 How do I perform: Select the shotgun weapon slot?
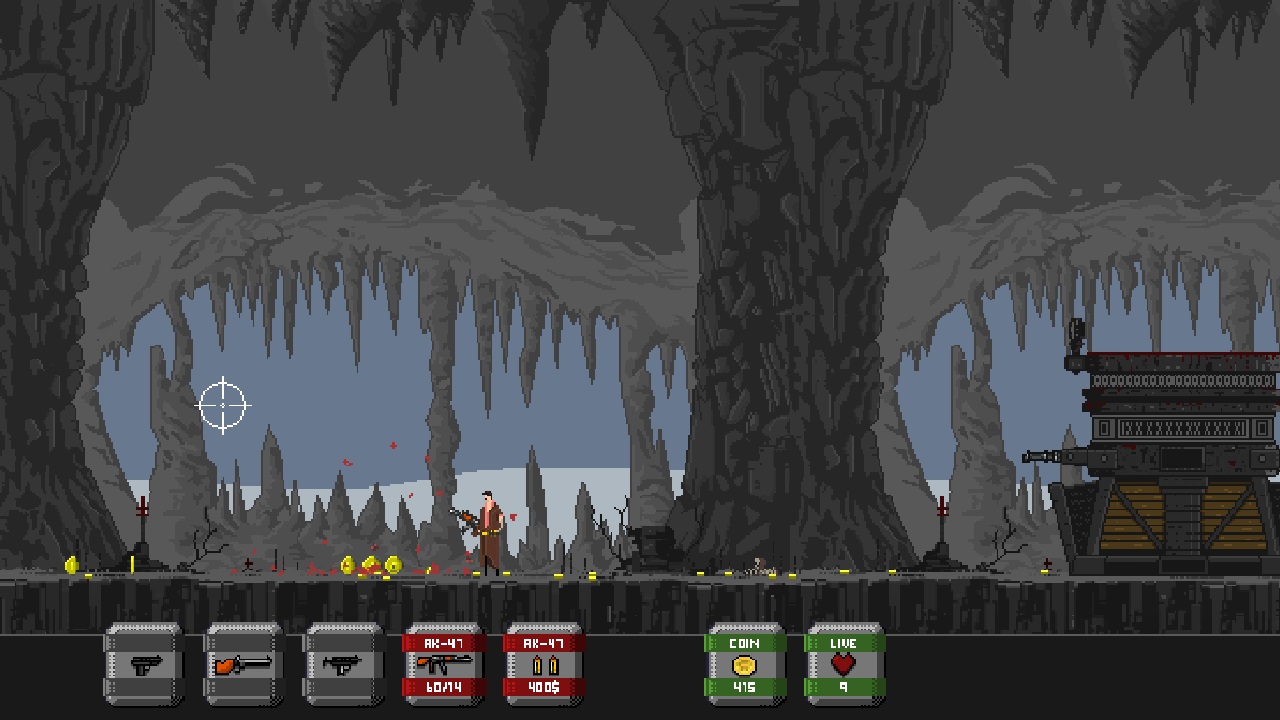[x=243, y=665]
